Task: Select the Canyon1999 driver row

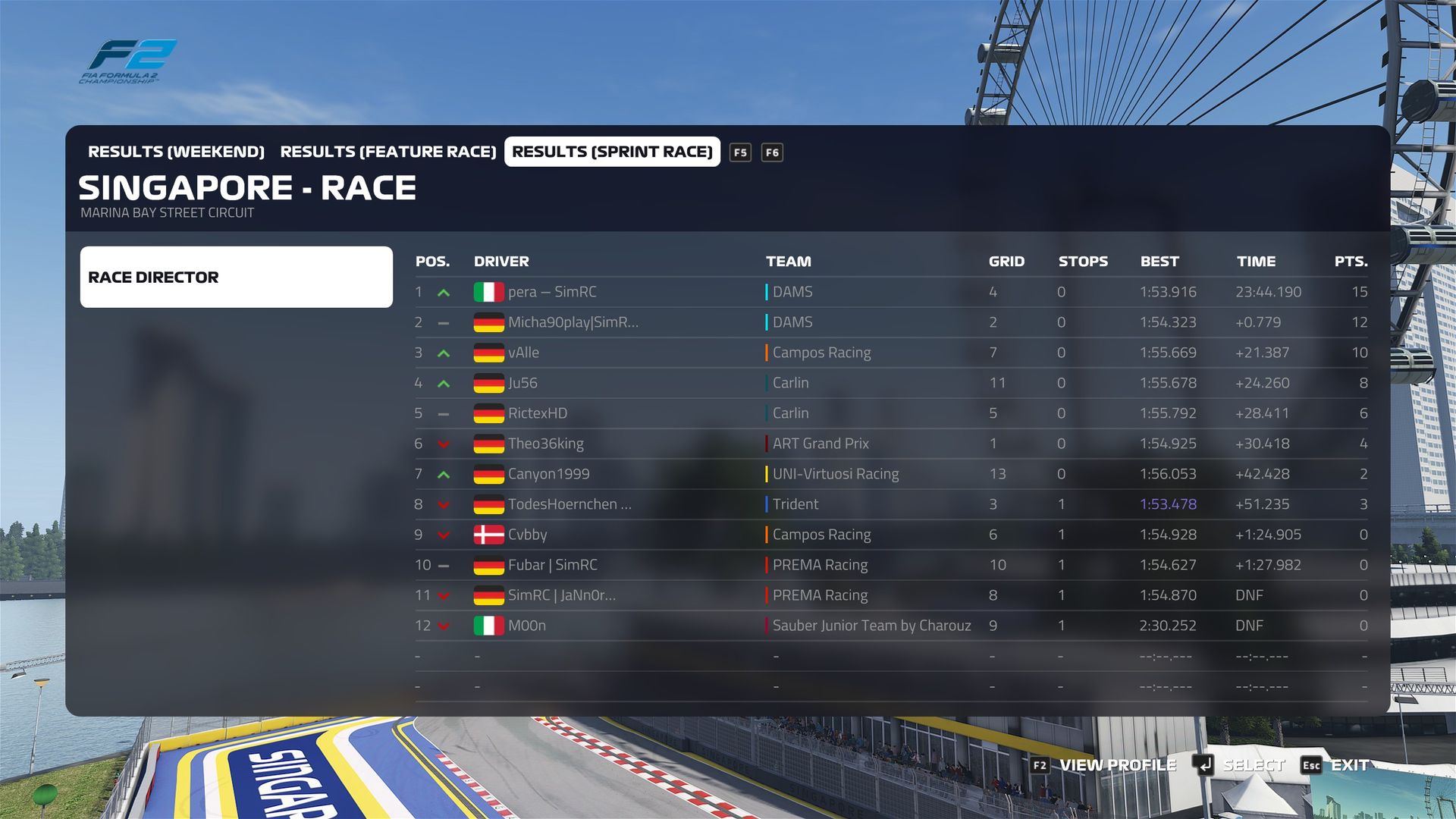Action: [548, 474]
